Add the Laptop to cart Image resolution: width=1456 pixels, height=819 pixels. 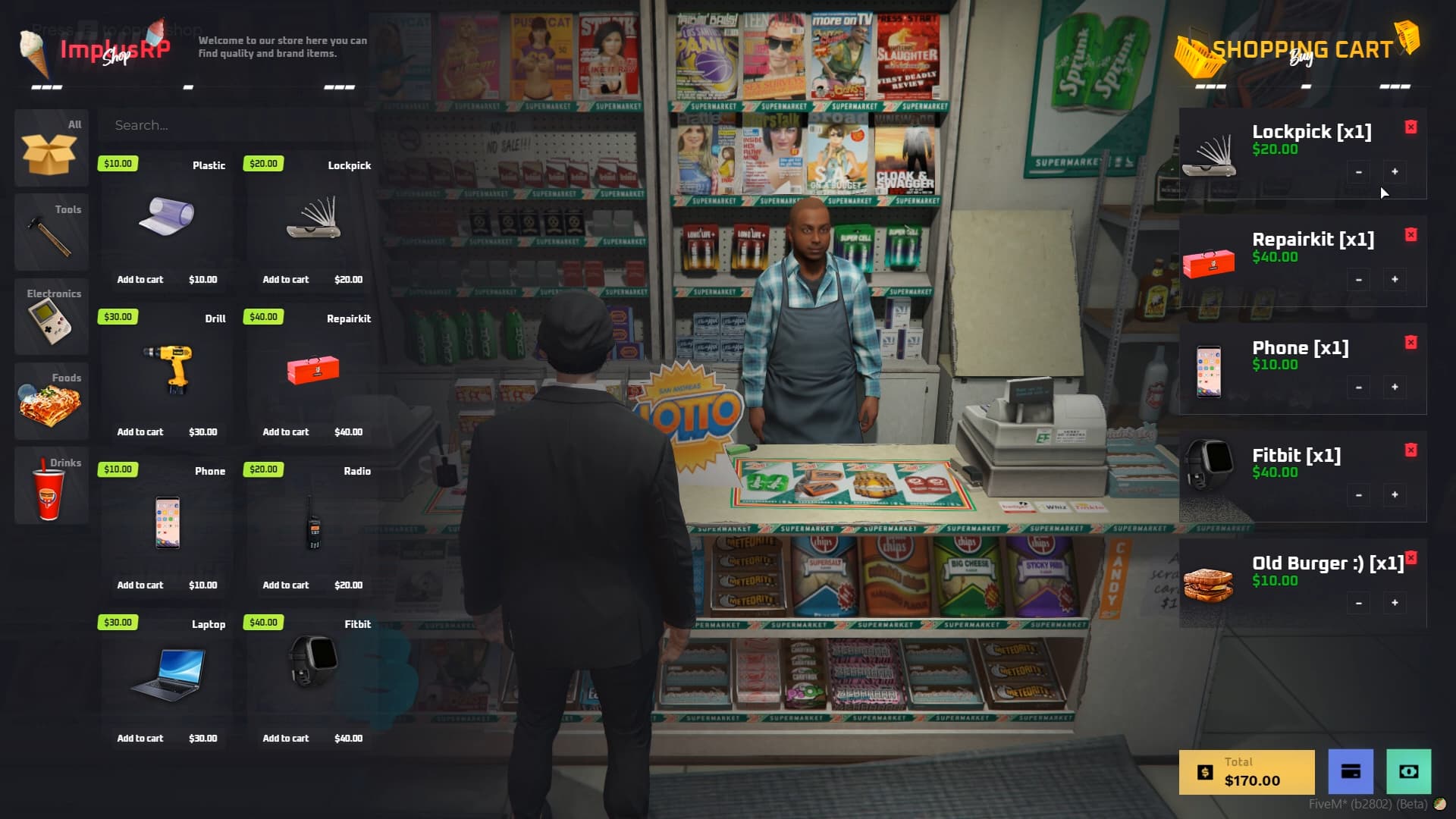[x=140, y=737]
